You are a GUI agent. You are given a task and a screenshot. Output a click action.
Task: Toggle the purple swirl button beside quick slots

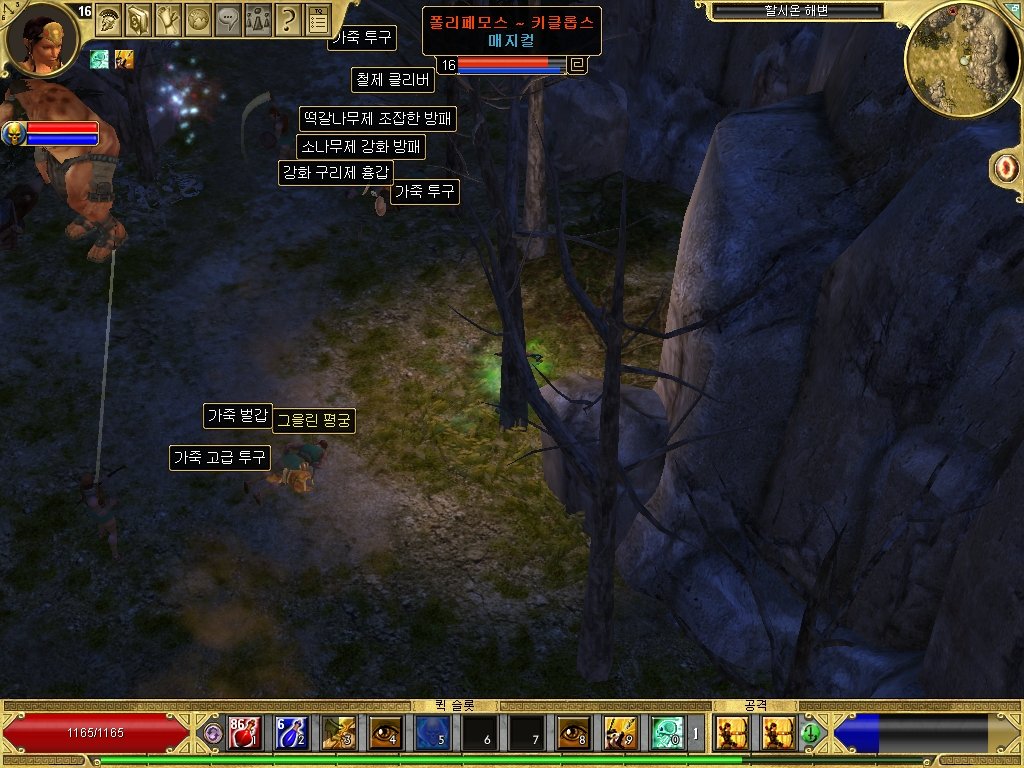click(x=212, y=733)
